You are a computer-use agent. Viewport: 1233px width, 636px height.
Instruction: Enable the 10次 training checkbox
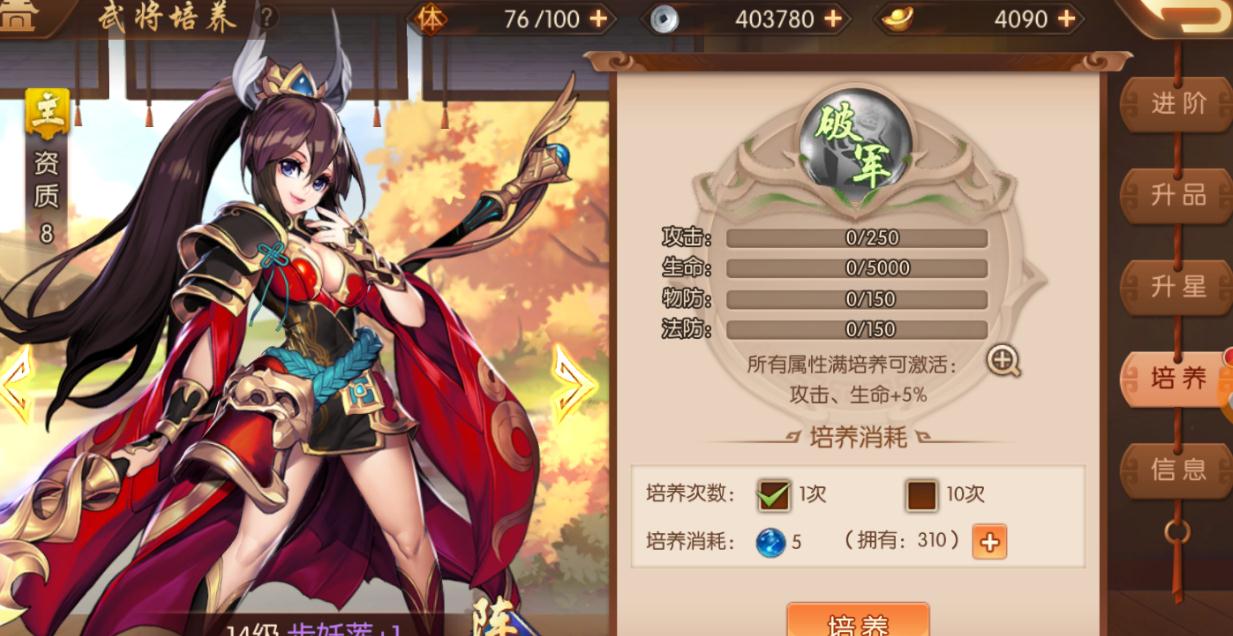click(x=921, y=494)
